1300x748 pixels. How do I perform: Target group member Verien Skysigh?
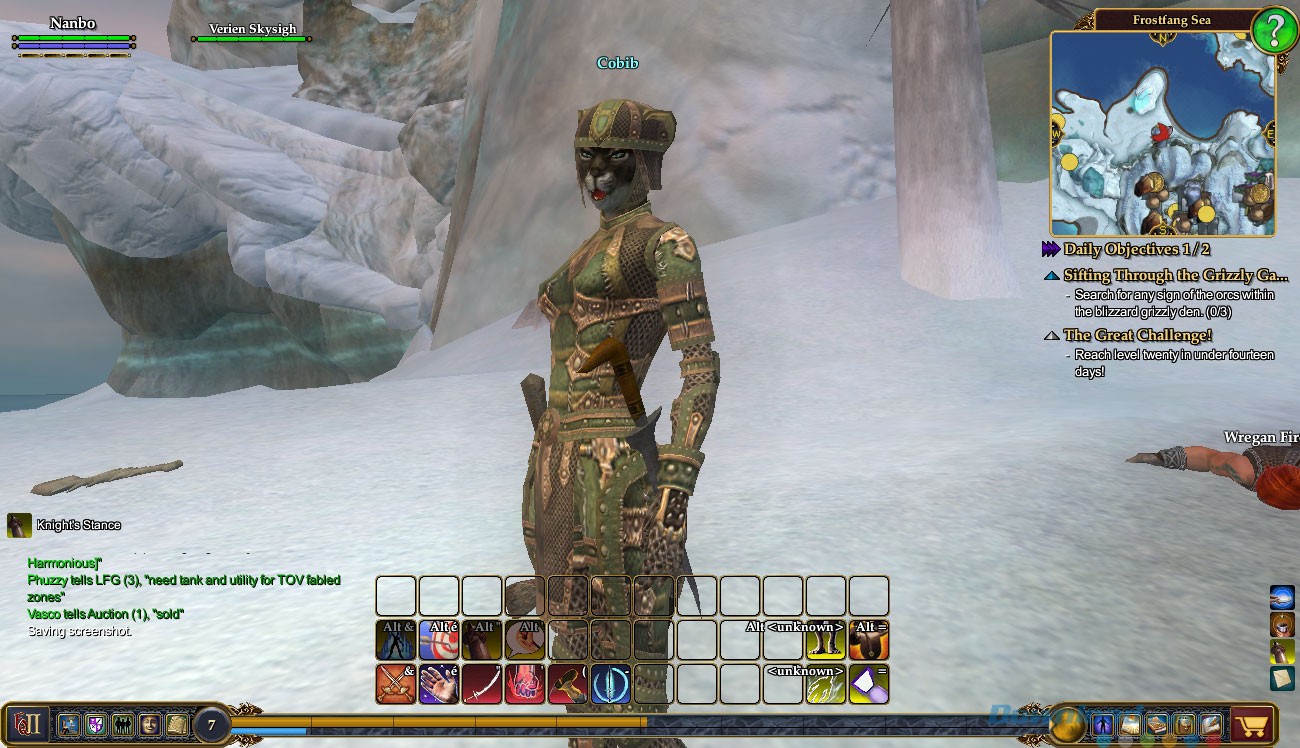coord(252,30)
